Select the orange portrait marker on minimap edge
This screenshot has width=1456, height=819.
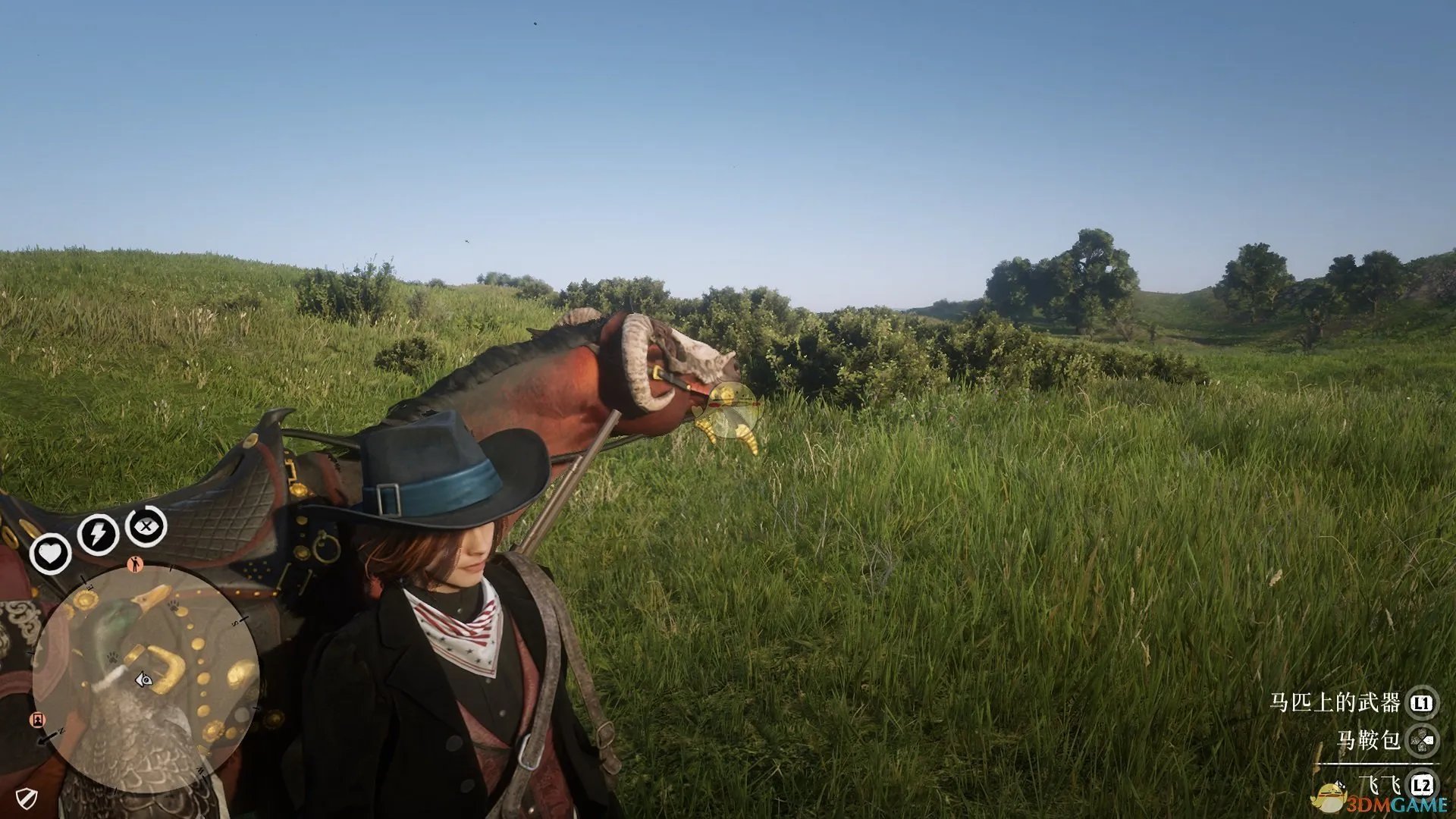pos(36,719)
